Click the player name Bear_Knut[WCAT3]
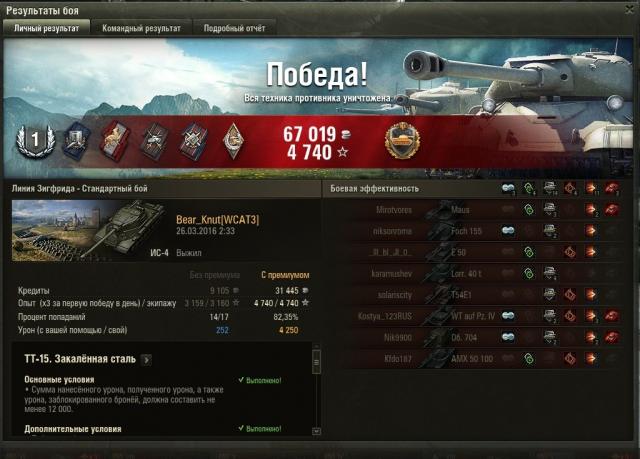The height and width of the screenshot is (459, 640). pos(217,219)
